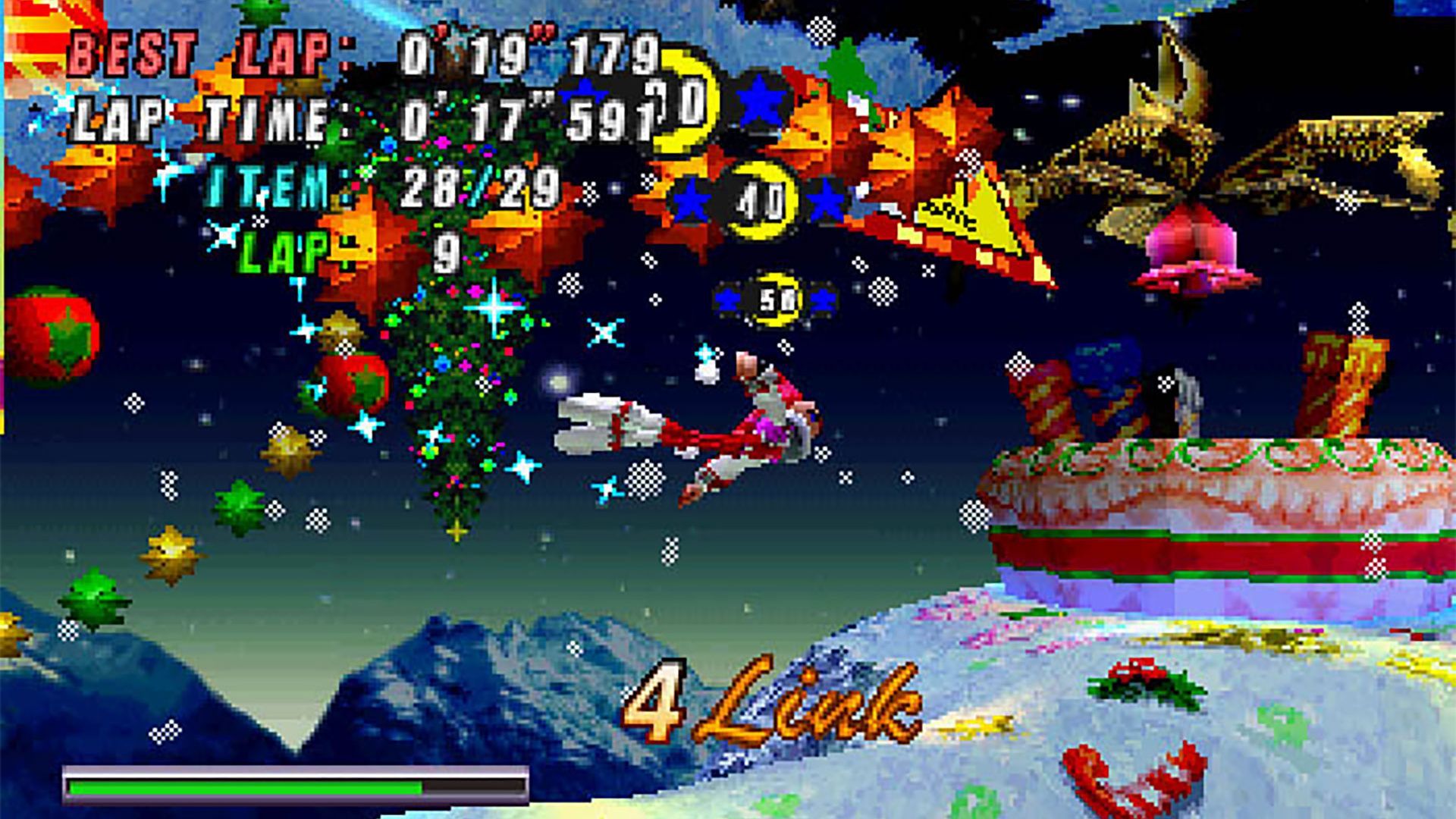Click the green frog creature on the left
Viewport: 1456px width, 819px height.
95,599
